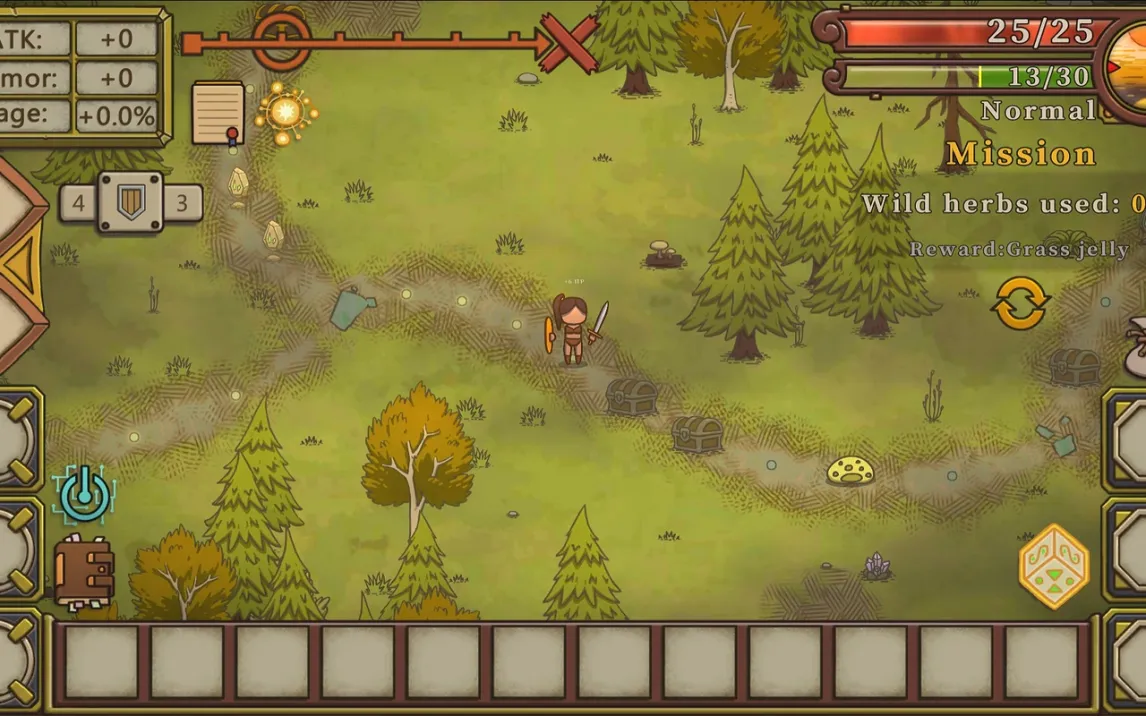
Task: Open the Mission objective tracker
Action: coord(1020,154)
